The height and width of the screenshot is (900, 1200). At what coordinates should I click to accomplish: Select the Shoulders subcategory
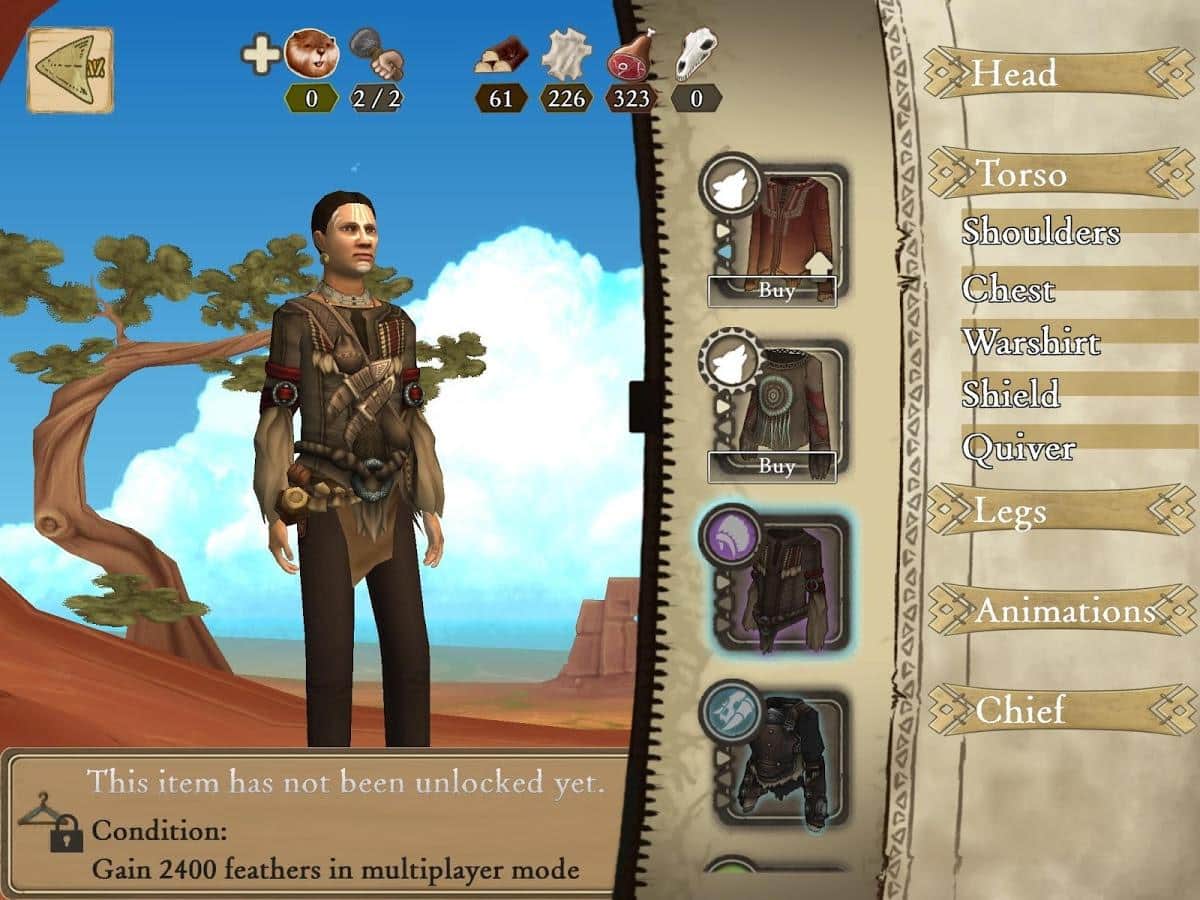pyautogui.click(x=1040, y=231)
